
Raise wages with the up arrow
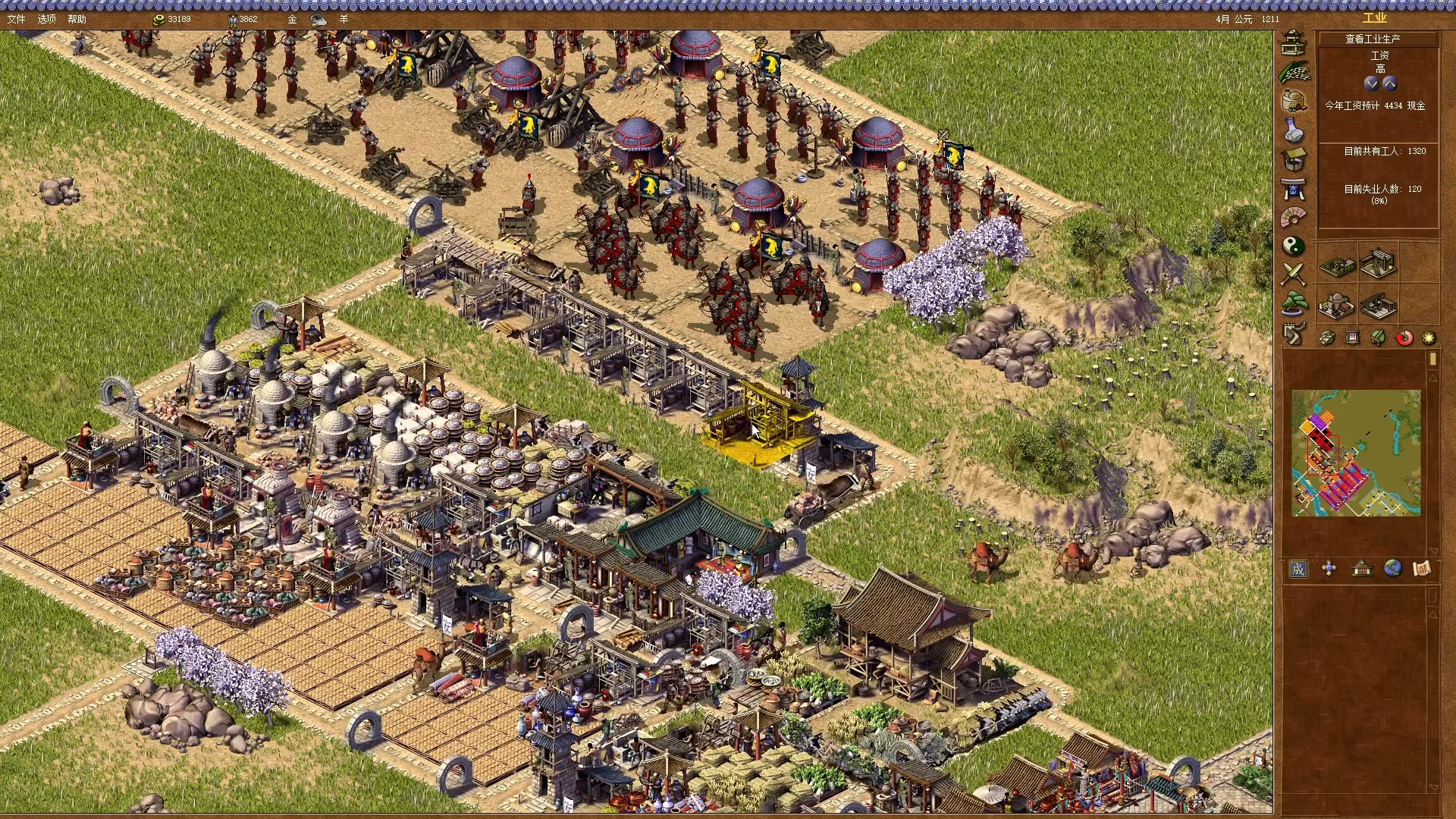1389,83
